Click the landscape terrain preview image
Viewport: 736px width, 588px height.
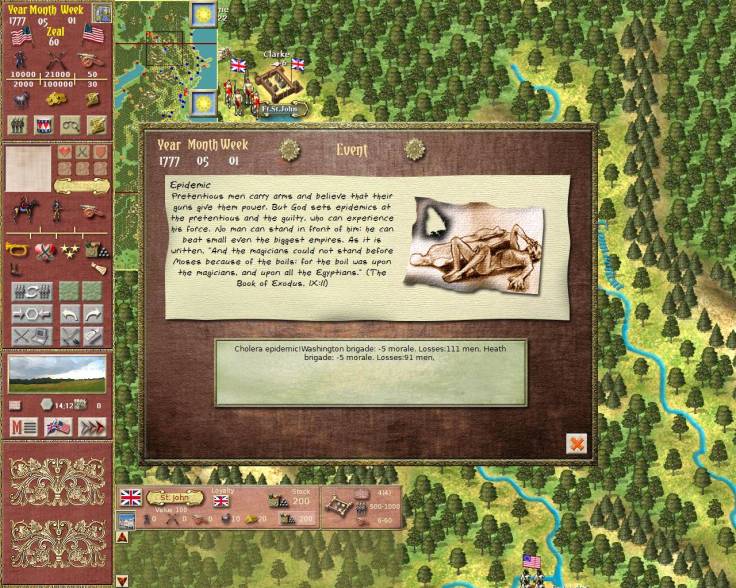click(x=57, y=373)
